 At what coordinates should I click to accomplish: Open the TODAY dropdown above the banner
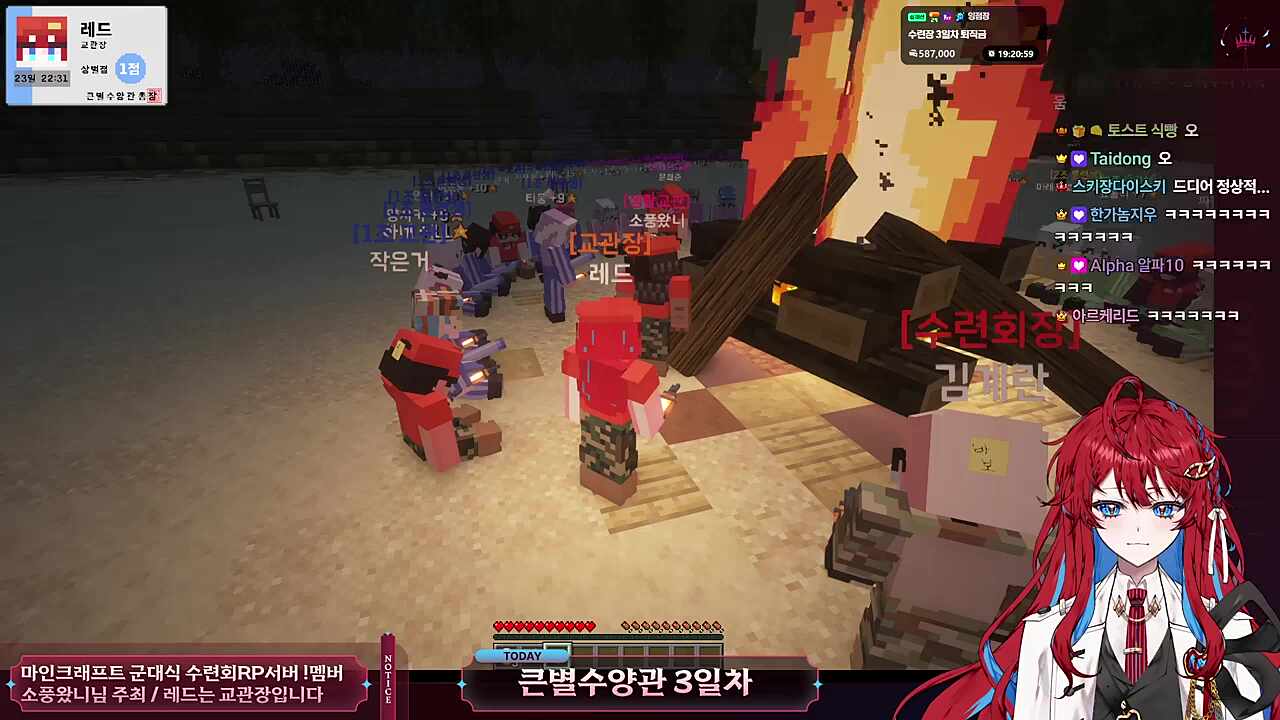point(521,655)
